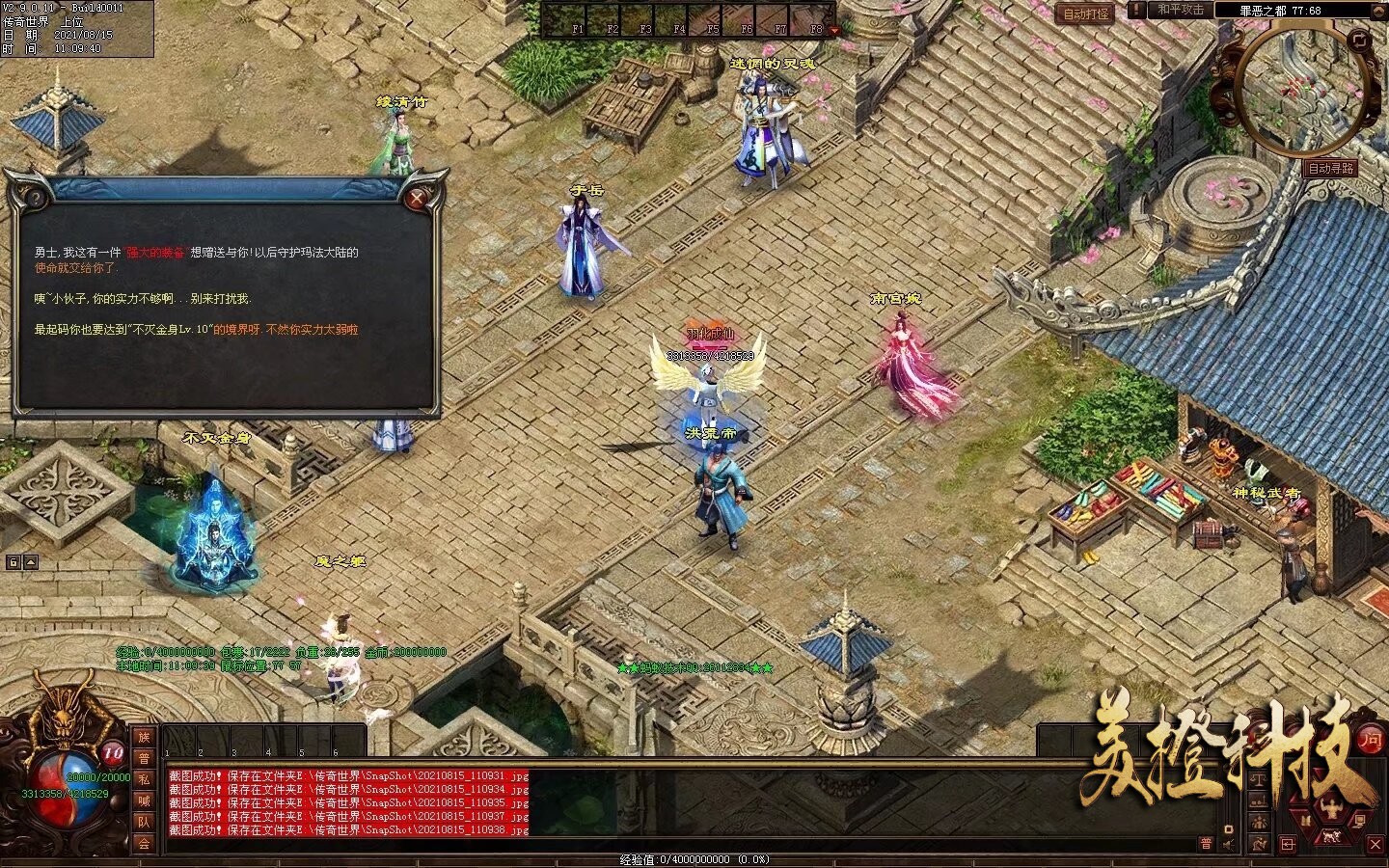
Task: Exit the game with the bottom X button
Action: 1376,846
